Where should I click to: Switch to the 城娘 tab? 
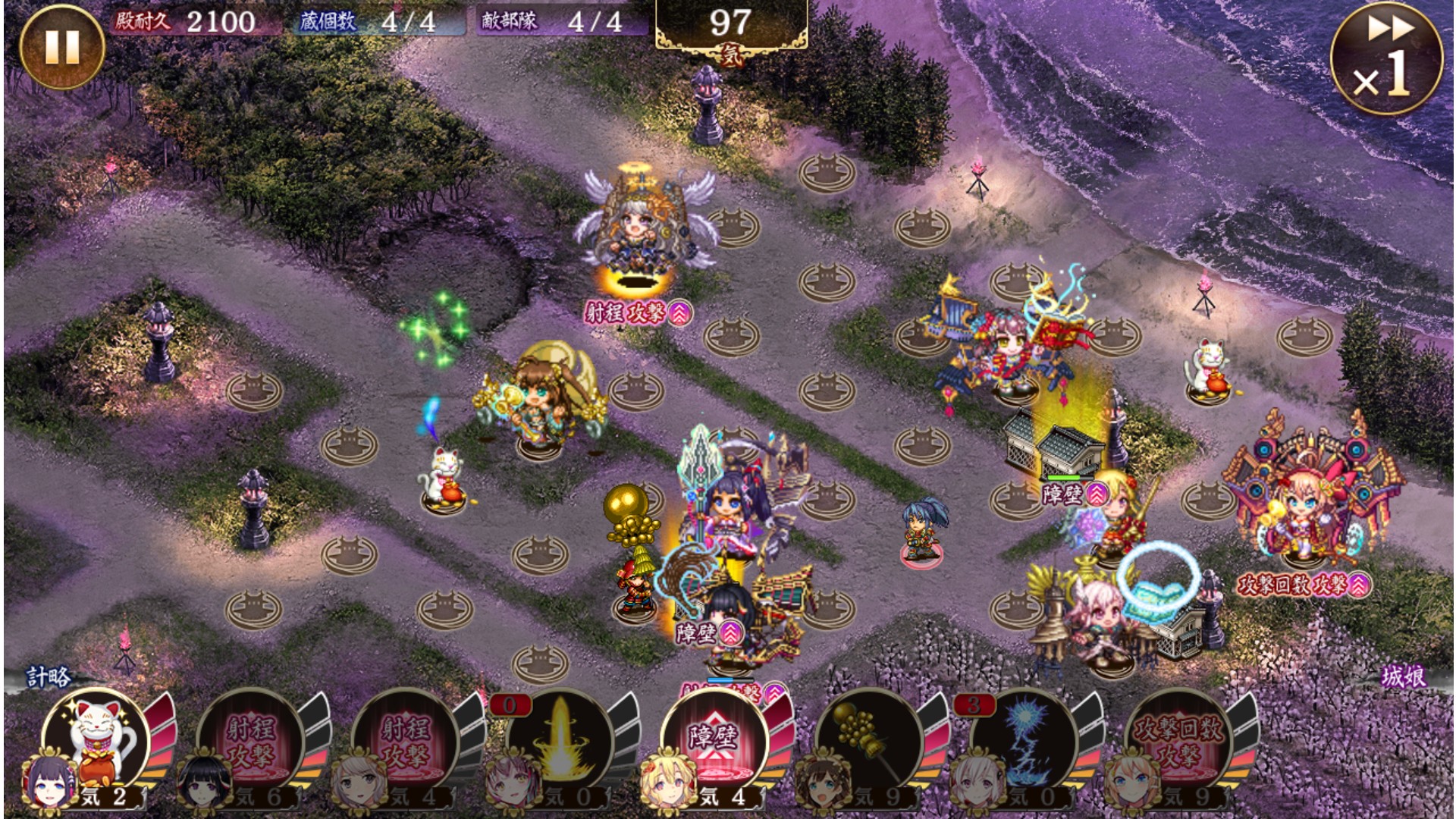point(1403,677)
